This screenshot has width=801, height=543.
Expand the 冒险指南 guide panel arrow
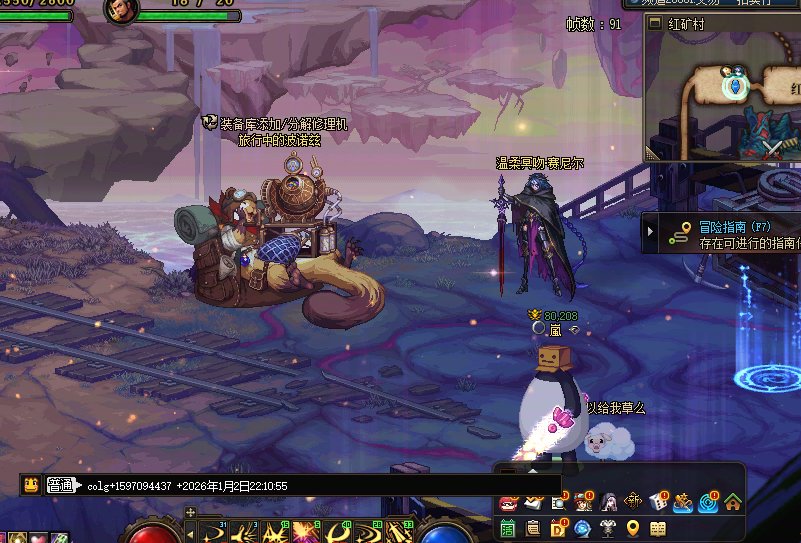pyautogui.click(x=652, y=232)
